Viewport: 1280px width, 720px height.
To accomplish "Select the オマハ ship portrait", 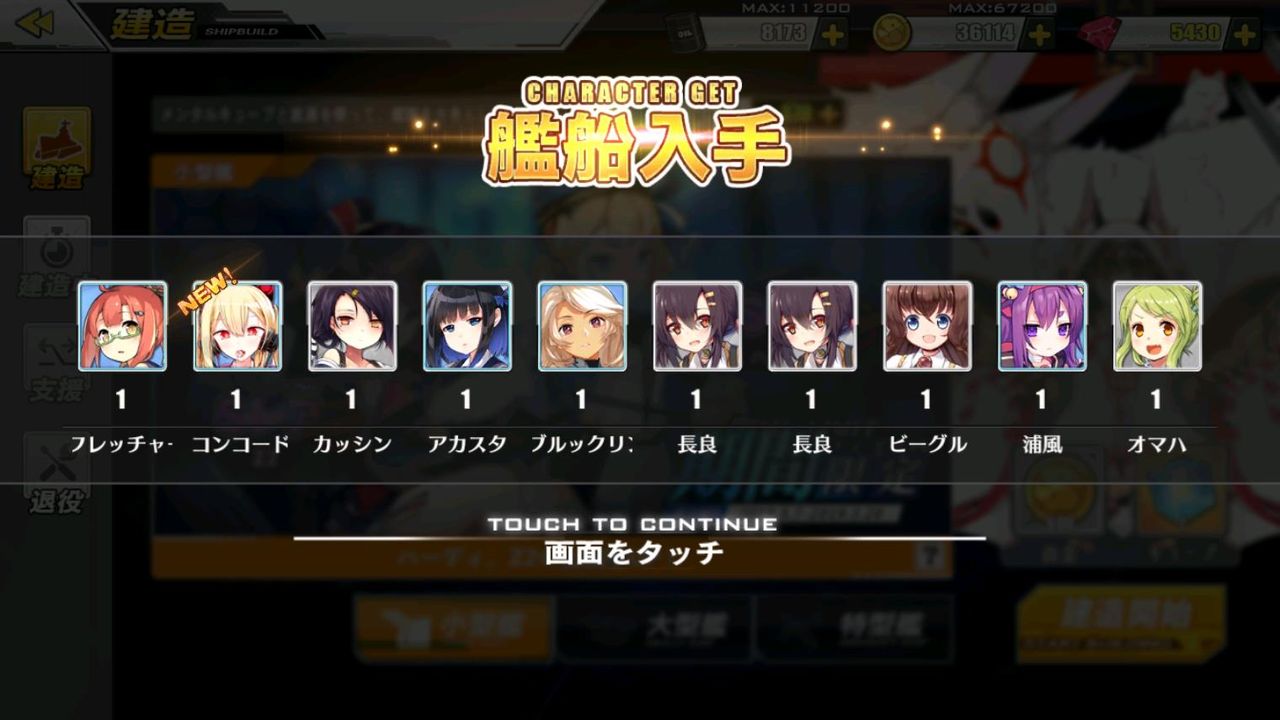I will [x=1156, y=328].
